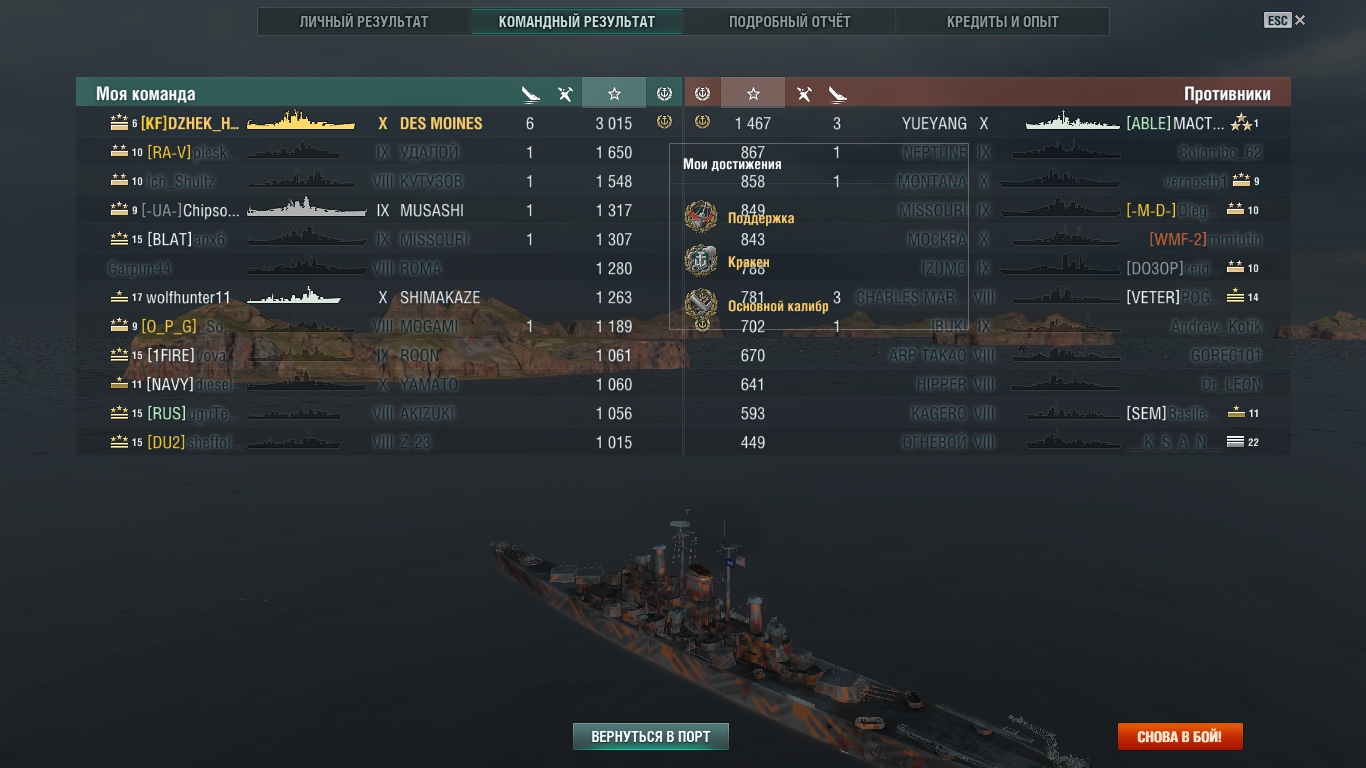The width and height of the screenshot is (1366, 768).
Task: Start another battle with Снова в бой!
Action: 1179,737
